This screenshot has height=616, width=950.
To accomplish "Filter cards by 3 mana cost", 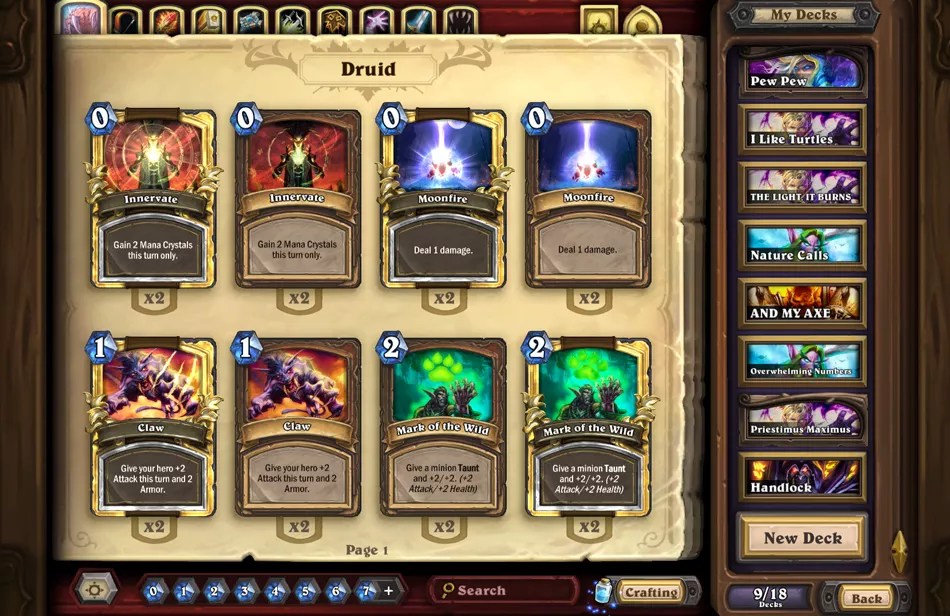I will coord(246,591).
